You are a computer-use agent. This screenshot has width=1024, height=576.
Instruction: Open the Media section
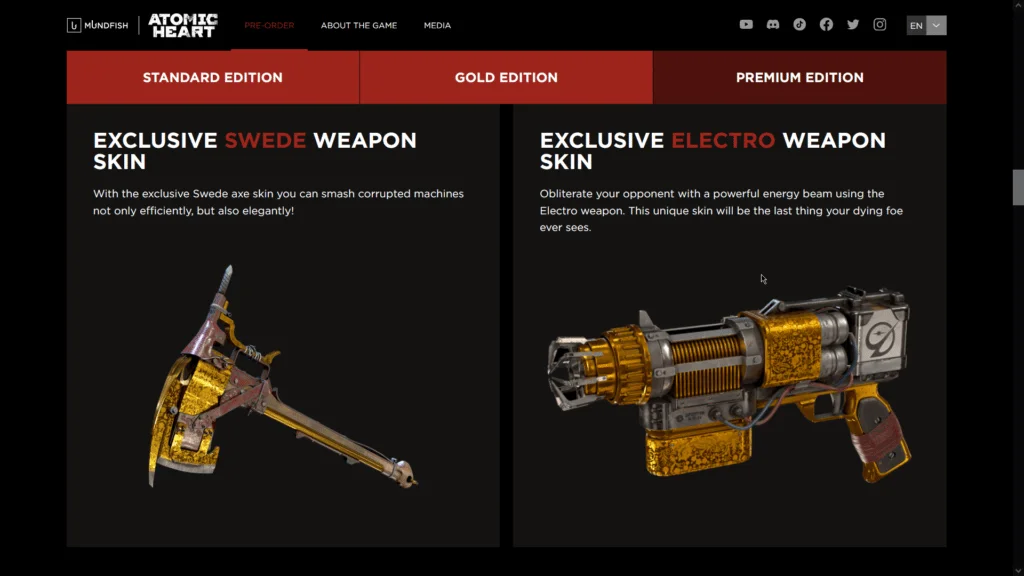(437, 25)
